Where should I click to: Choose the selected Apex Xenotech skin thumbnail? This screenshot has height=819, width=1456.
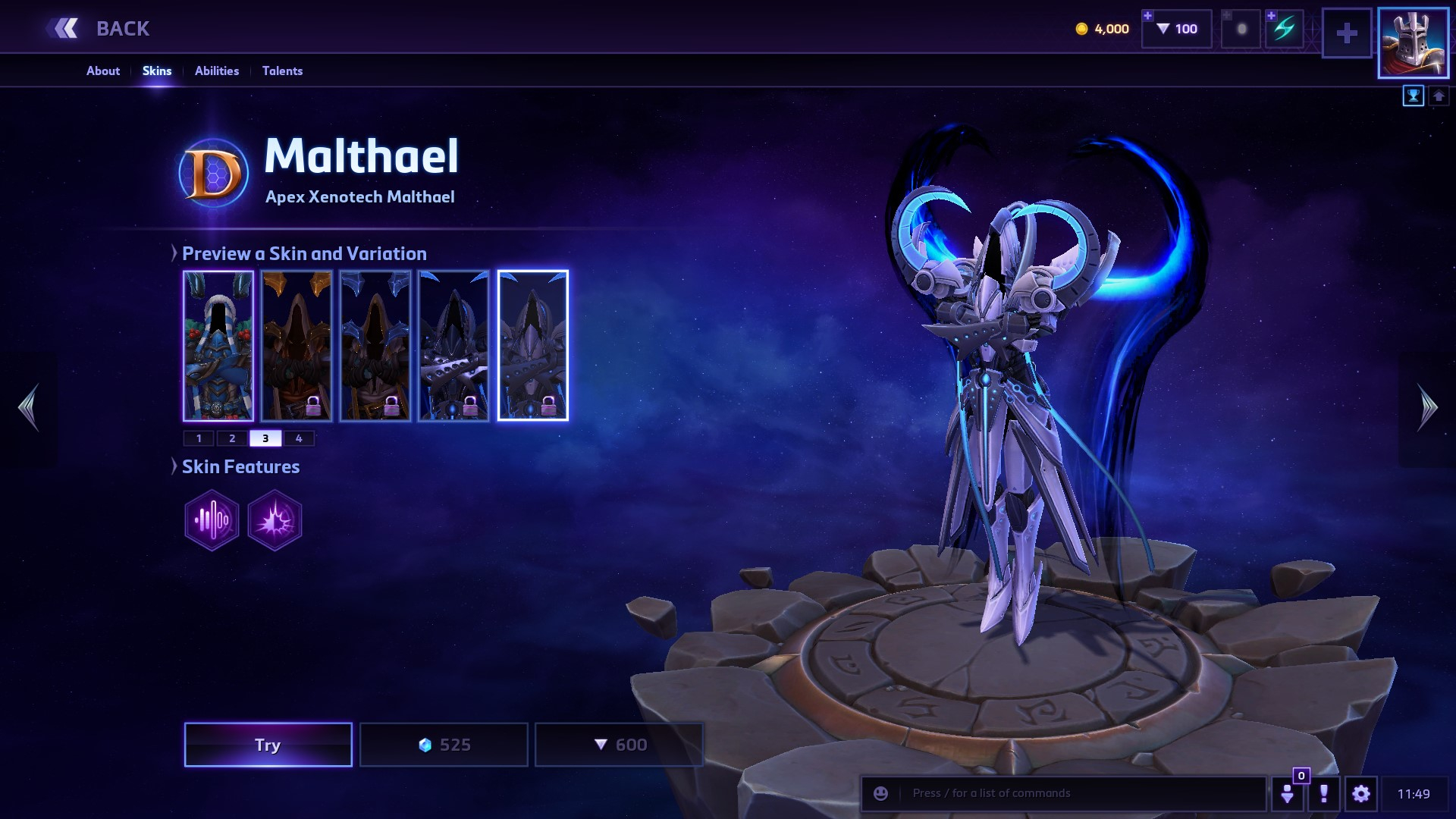532,345
